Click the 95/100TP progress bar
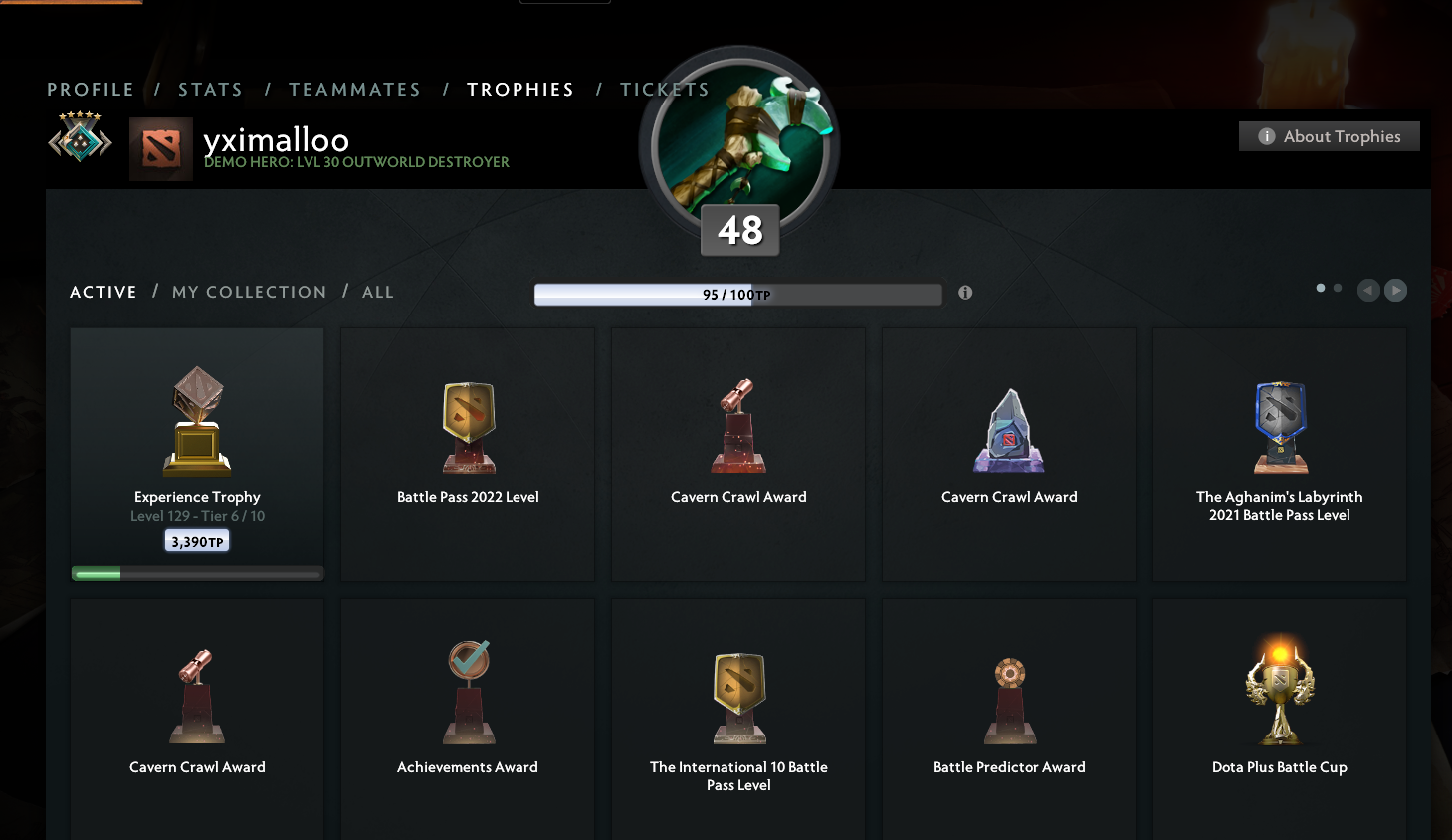1452x840 pixels. click(737, 294)
